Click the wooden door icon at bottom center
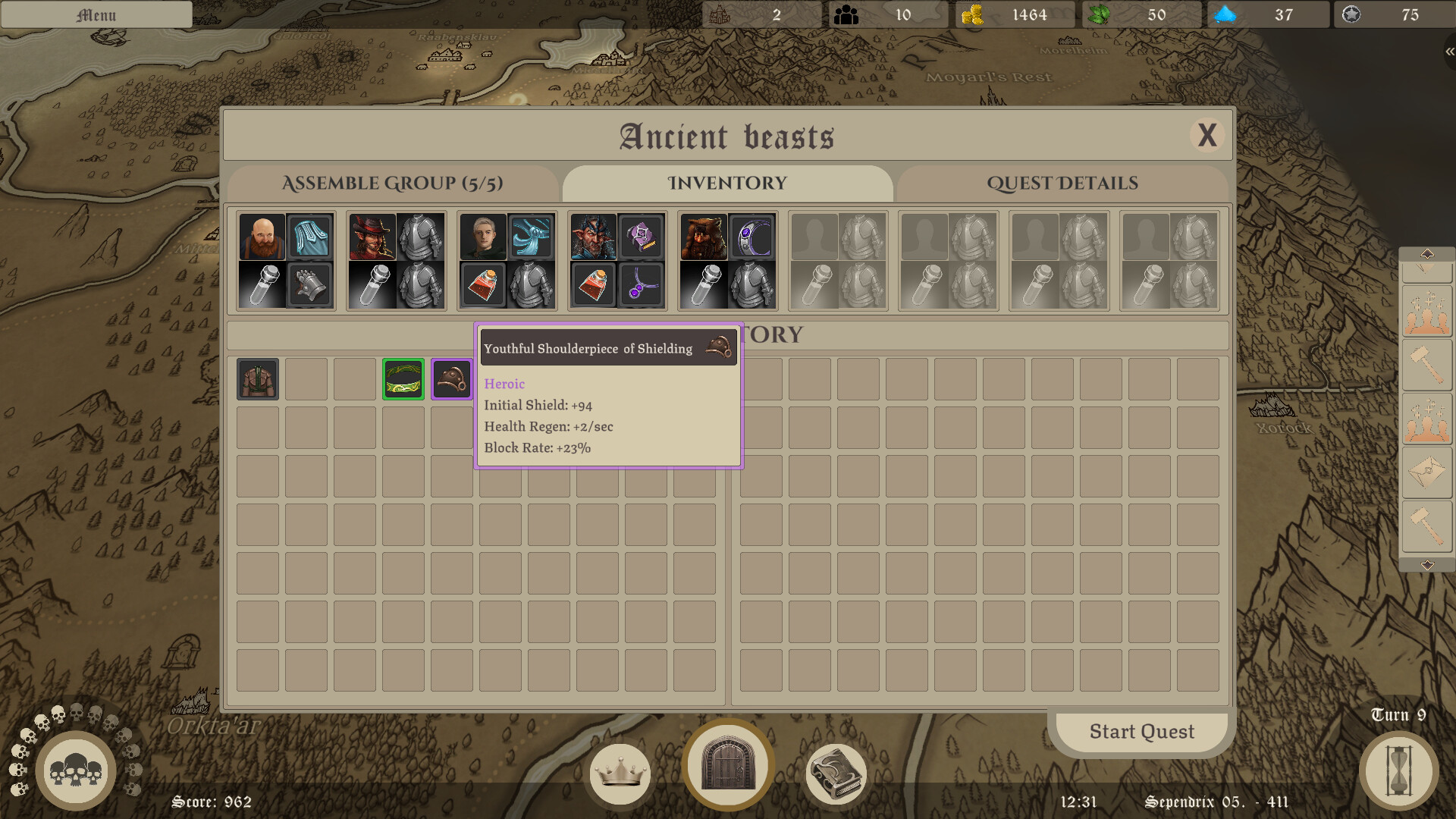The height and width of the screenshot is (819, 1456). [x=727, y=766]
